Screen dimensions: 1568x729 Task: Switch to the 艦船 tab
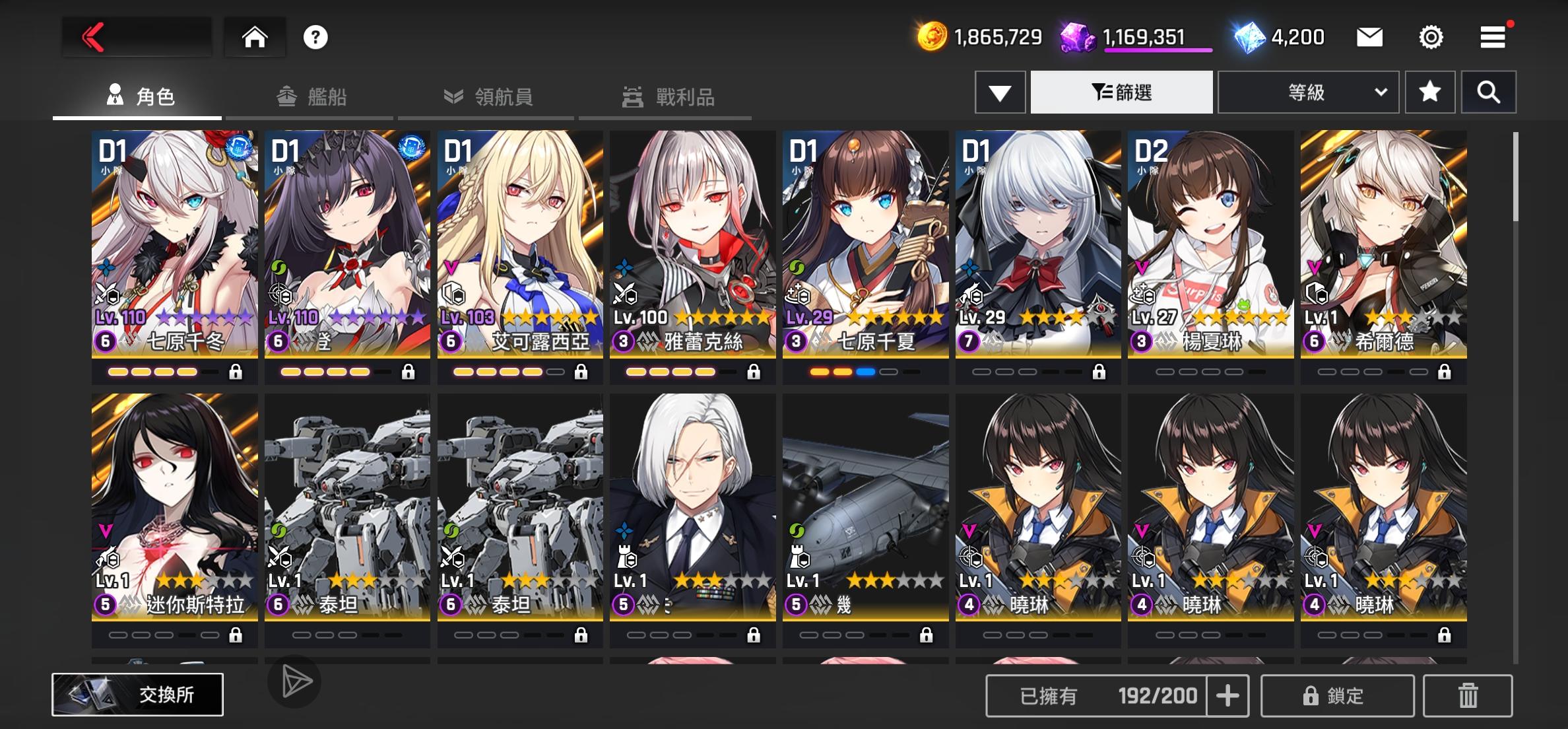pyautogui.click(x=310, y=96)
